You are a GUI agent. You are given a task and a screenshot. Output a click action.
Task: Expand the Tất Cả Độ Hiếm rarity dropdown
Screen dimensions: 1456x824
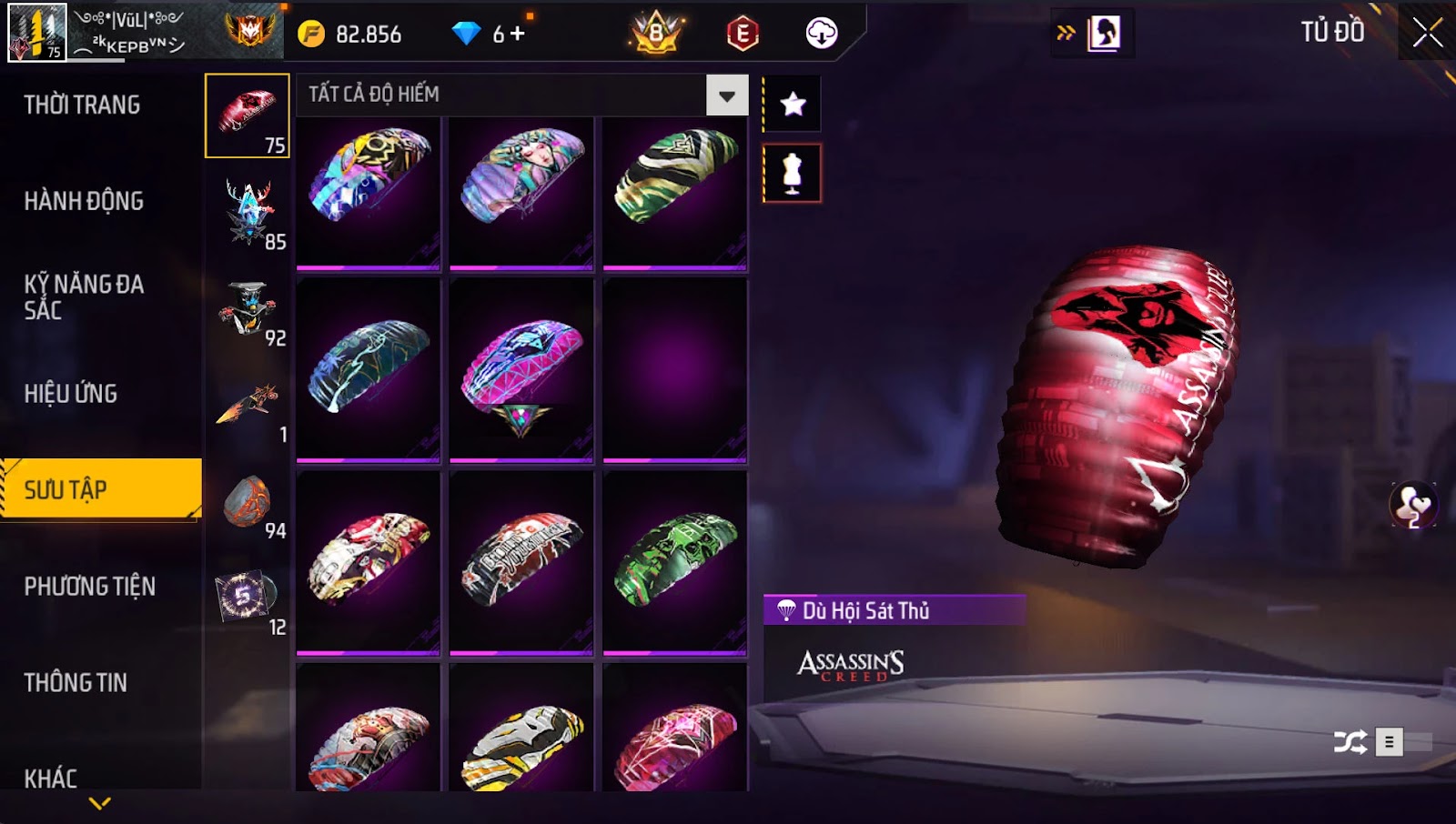[x=726, y=95]
